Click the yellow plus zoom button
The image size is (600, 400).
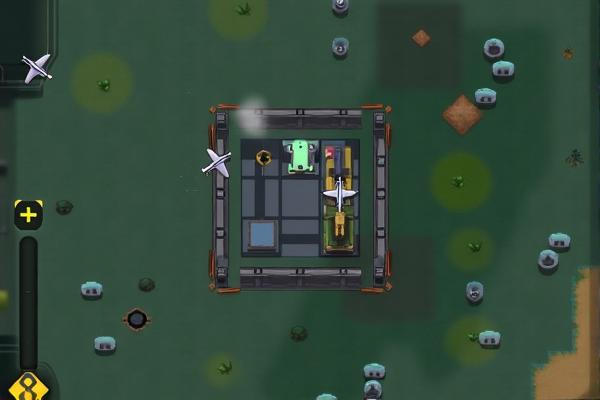[28, 214]
